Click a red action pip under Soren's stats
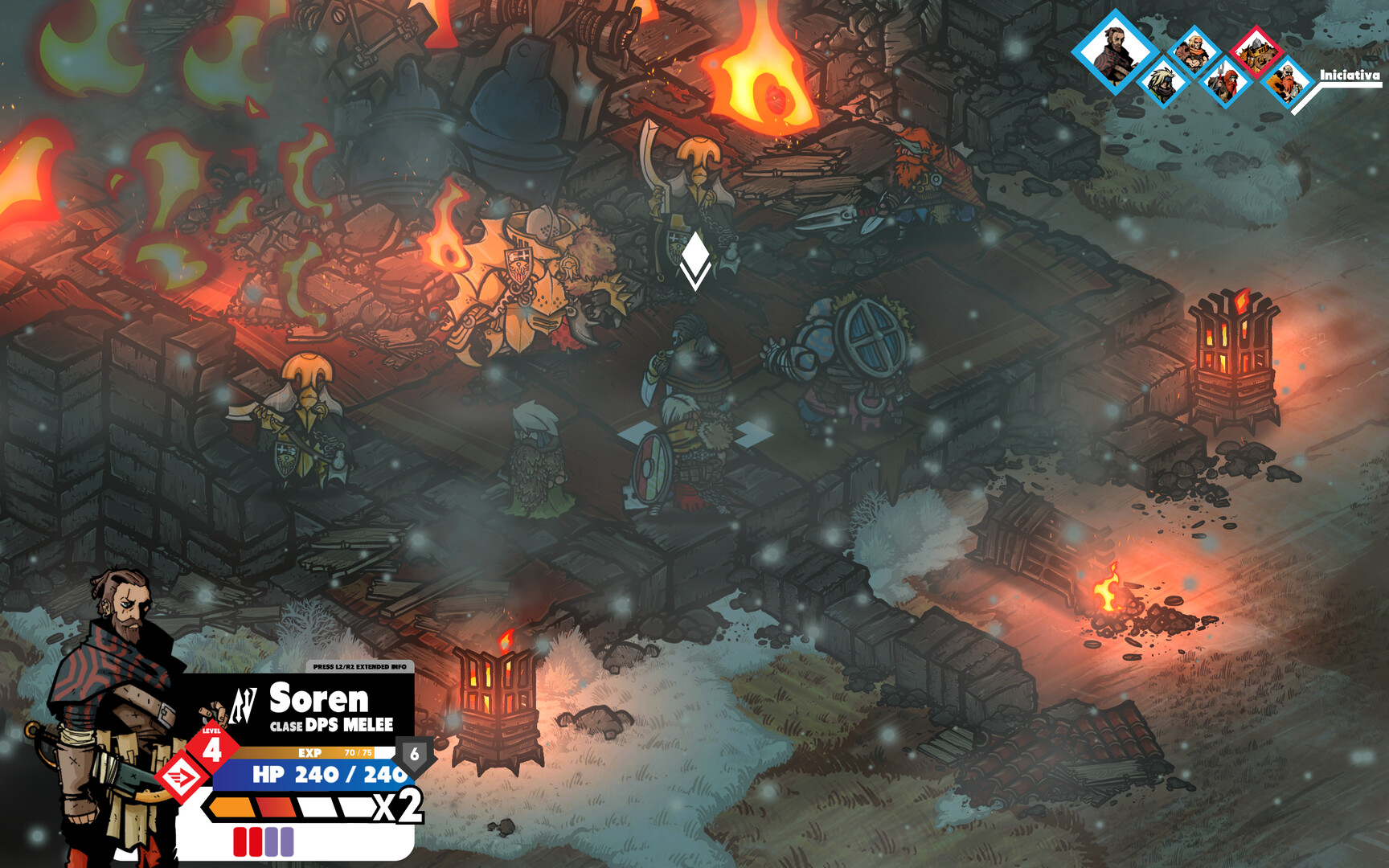This screenshot has width=1389, height=868. [241, 841]
